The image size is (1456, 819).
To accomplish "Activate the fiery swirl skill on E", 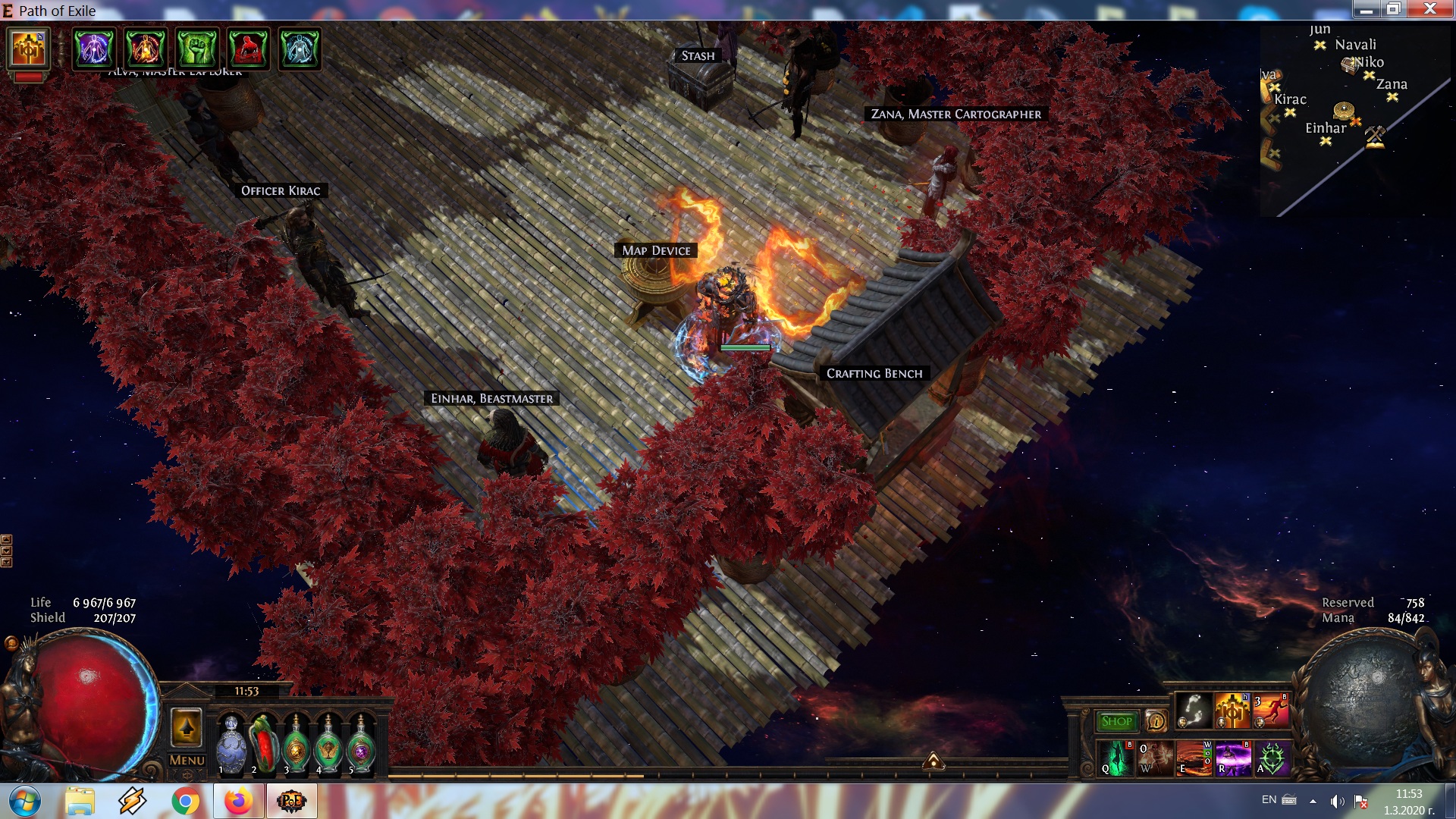I will click(x=1194, y=758).
